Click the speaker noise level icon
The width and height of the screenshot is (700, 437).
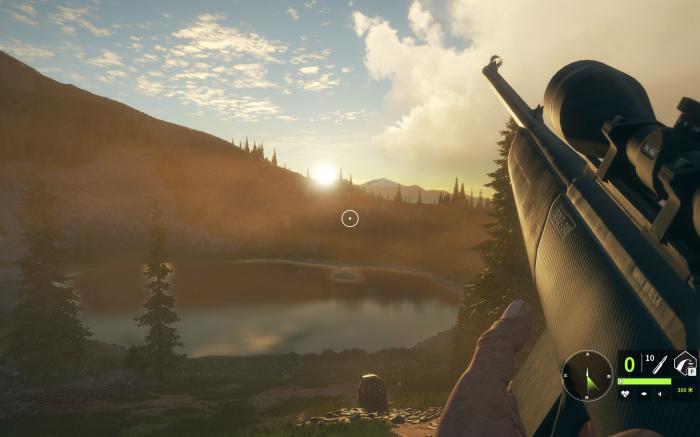(660, 394)
